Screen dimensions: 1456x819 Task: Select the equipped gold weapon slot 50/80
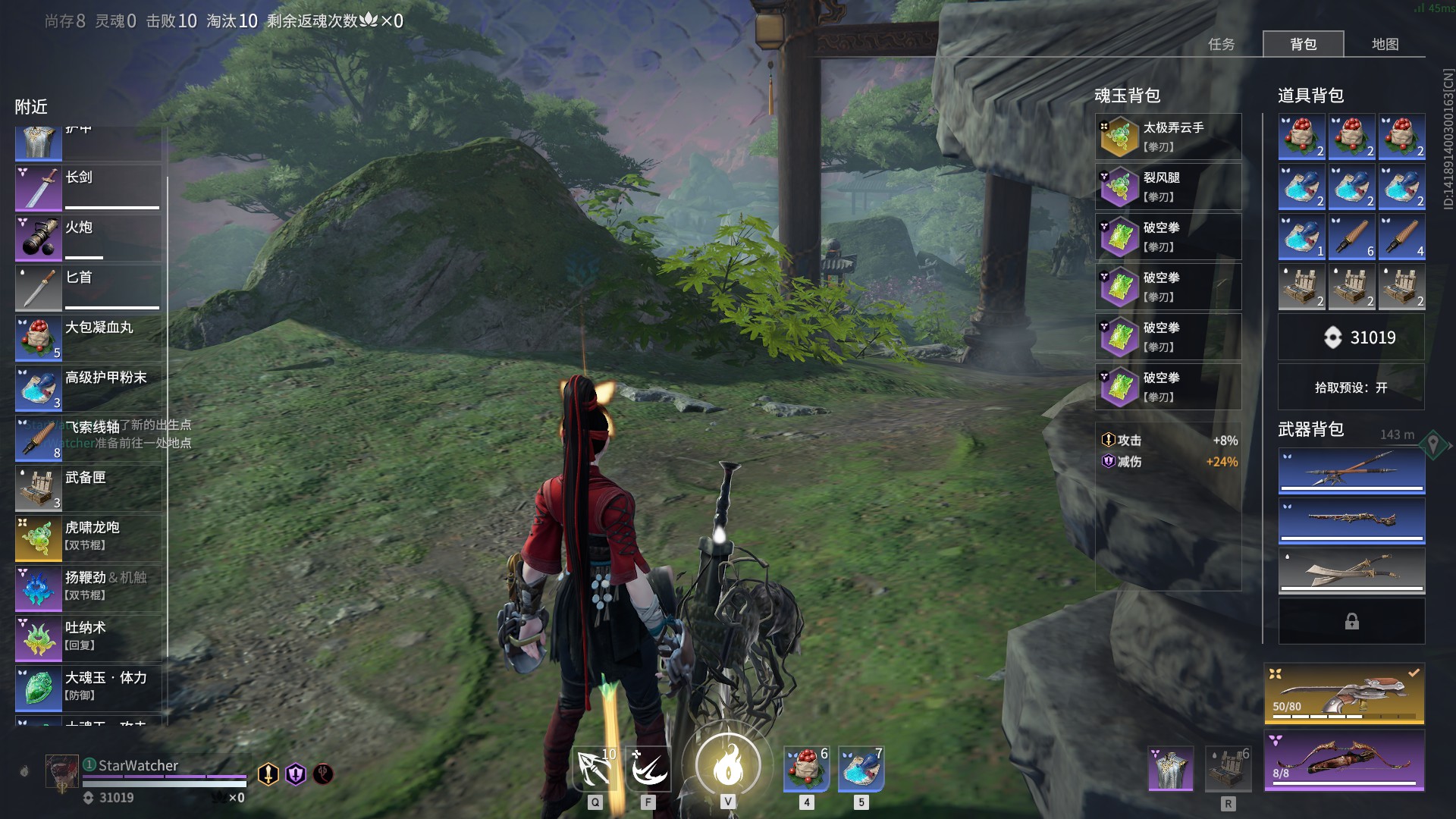pyautogui.click(x=1344, y=694)
